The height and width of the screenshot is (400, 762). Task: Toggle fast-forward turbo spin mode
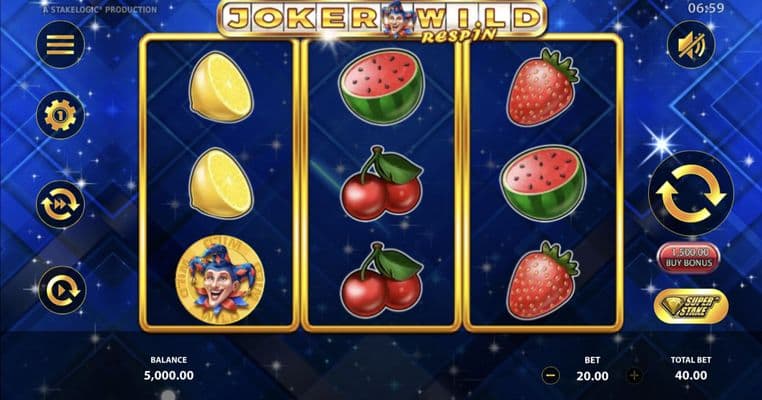tap(60, 204)
